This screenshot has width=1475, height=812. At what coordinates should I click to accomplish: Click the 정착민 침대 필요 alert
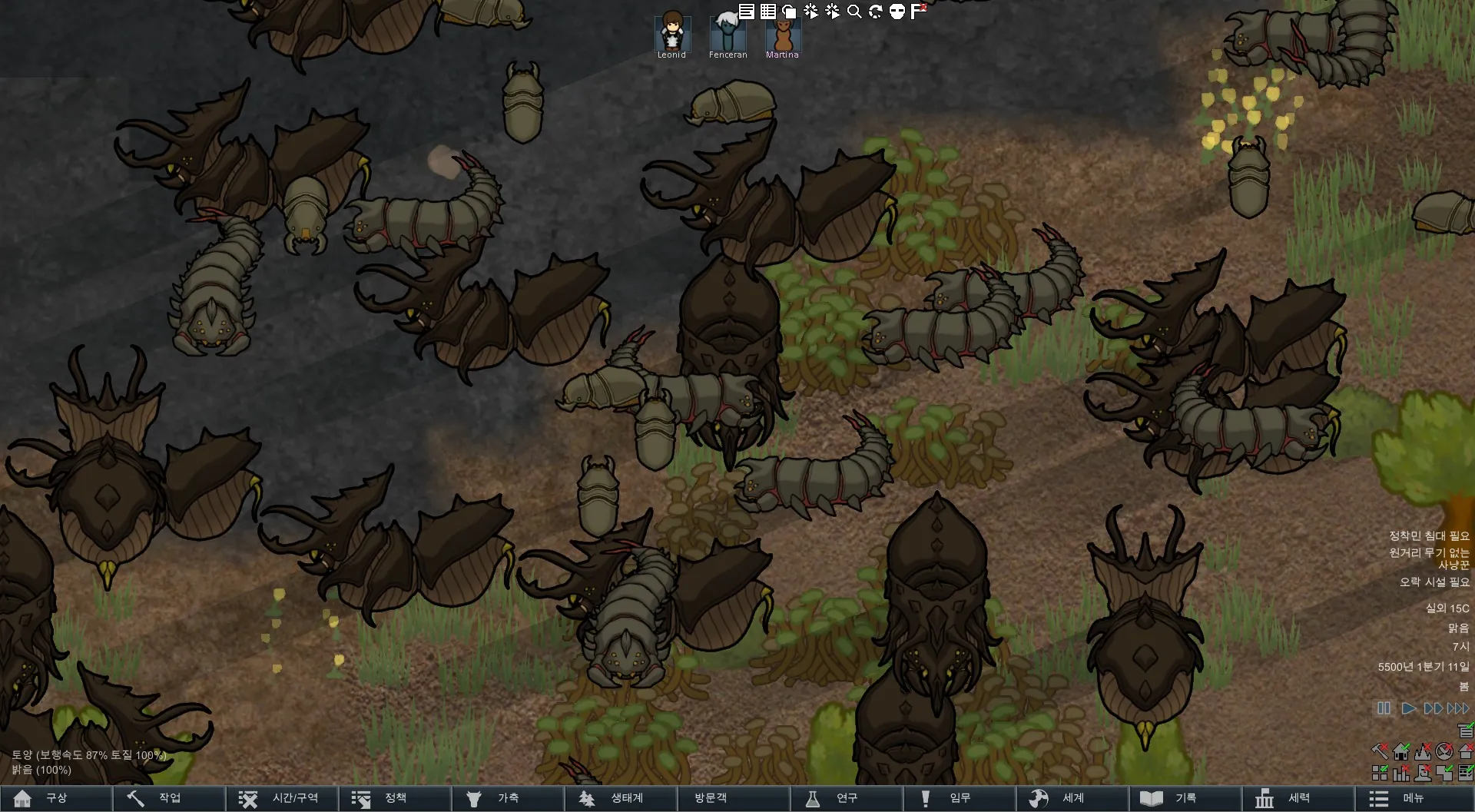(x=1429, y=535)
